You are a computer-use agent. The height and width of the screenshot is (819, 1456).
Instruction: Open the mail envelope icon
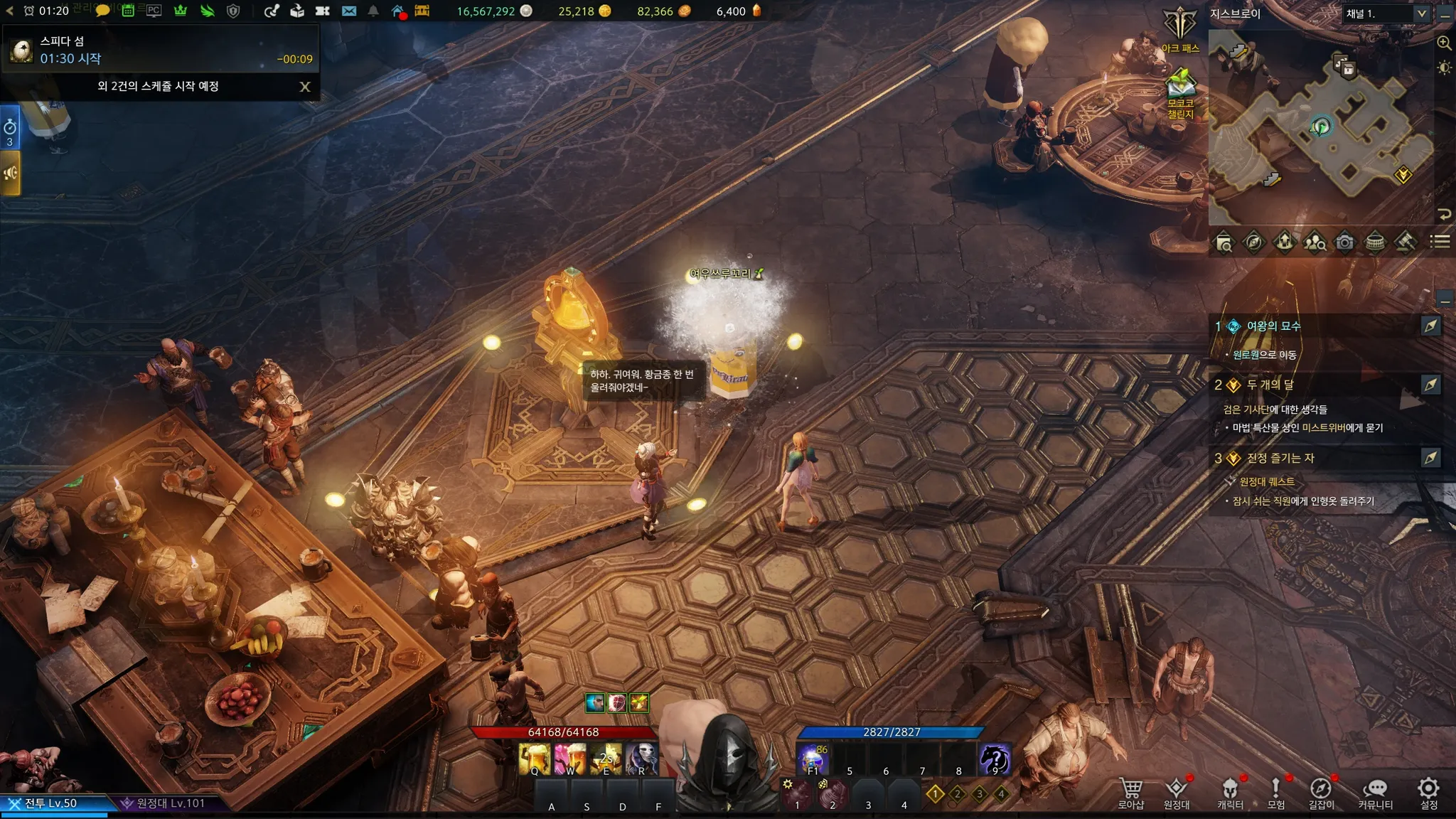pyautogui.click(x=348, y=11)
